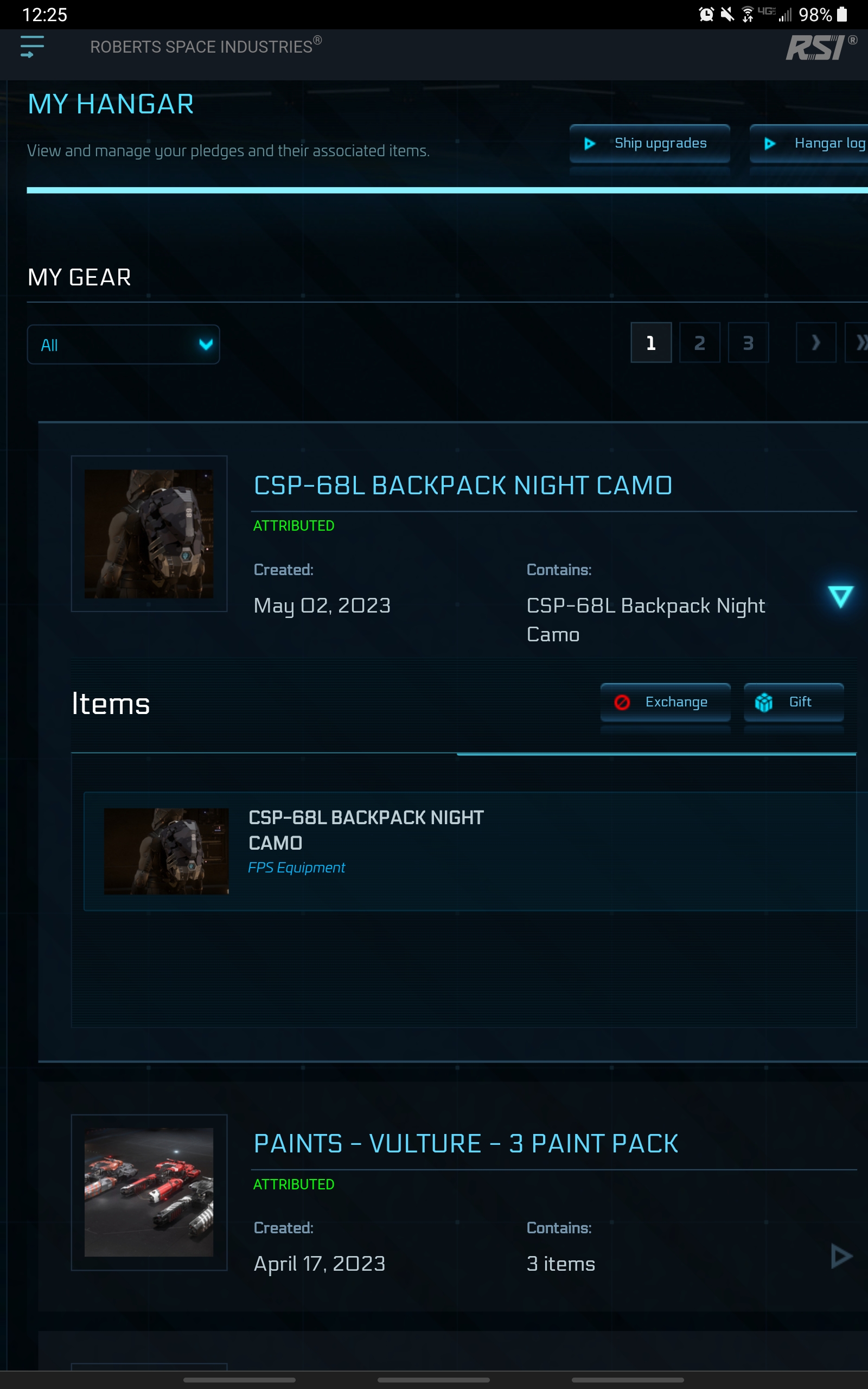Click the Hangar log play arrow icon

click(x=769, y=143)
